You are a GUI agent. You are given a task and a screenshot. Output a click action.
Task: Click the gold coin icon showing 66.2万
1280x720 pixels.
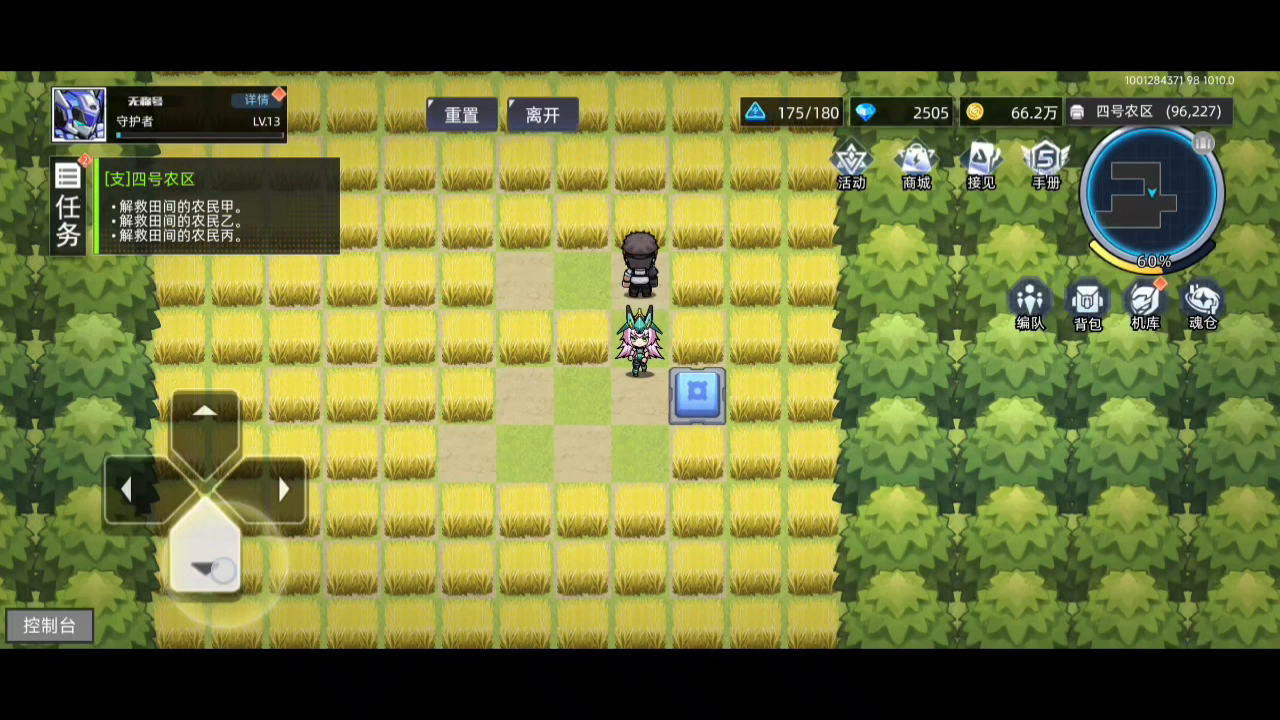coord(975,112)
